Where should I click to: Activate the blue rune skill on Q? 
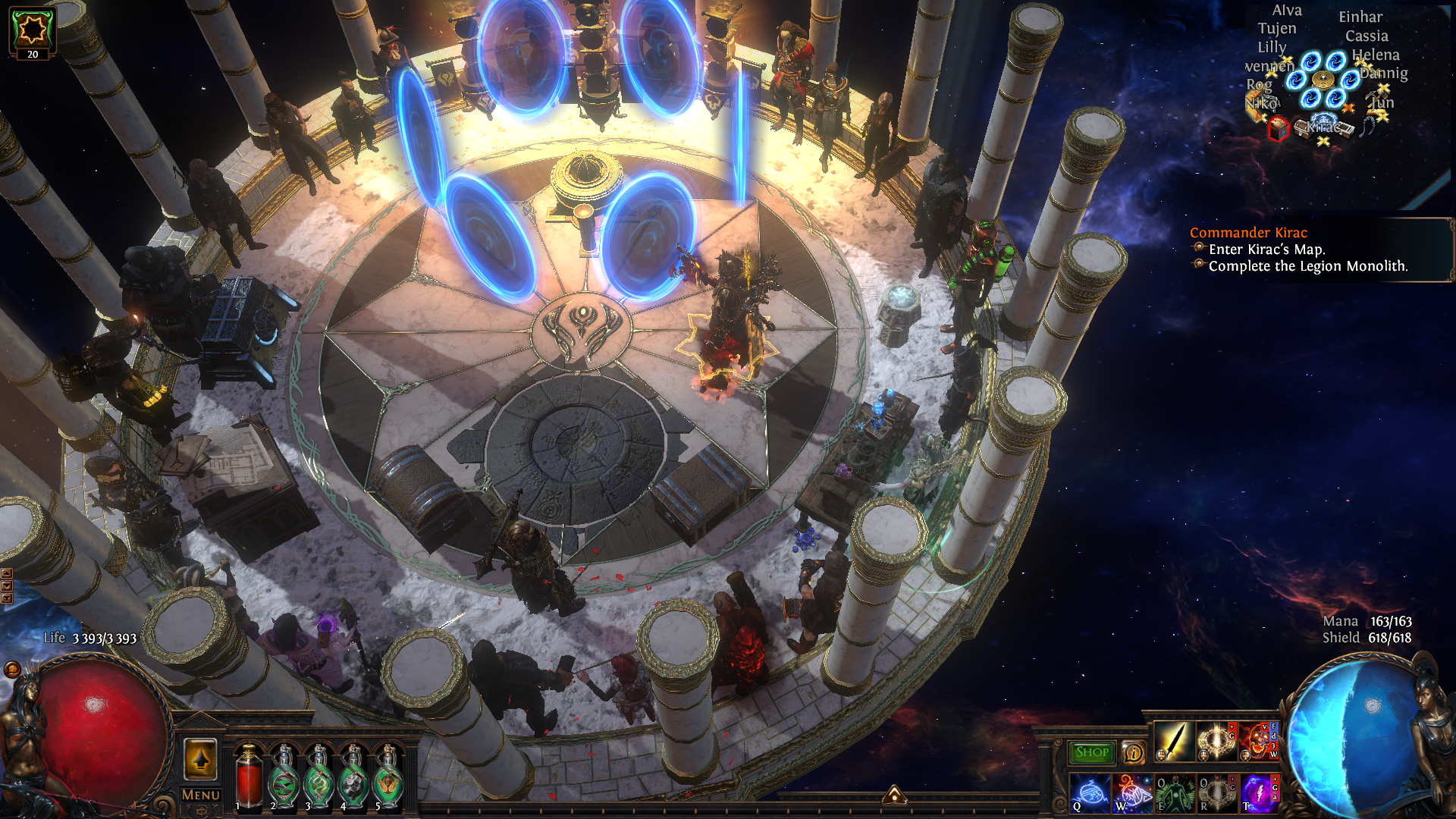[x=1089, y=793]
